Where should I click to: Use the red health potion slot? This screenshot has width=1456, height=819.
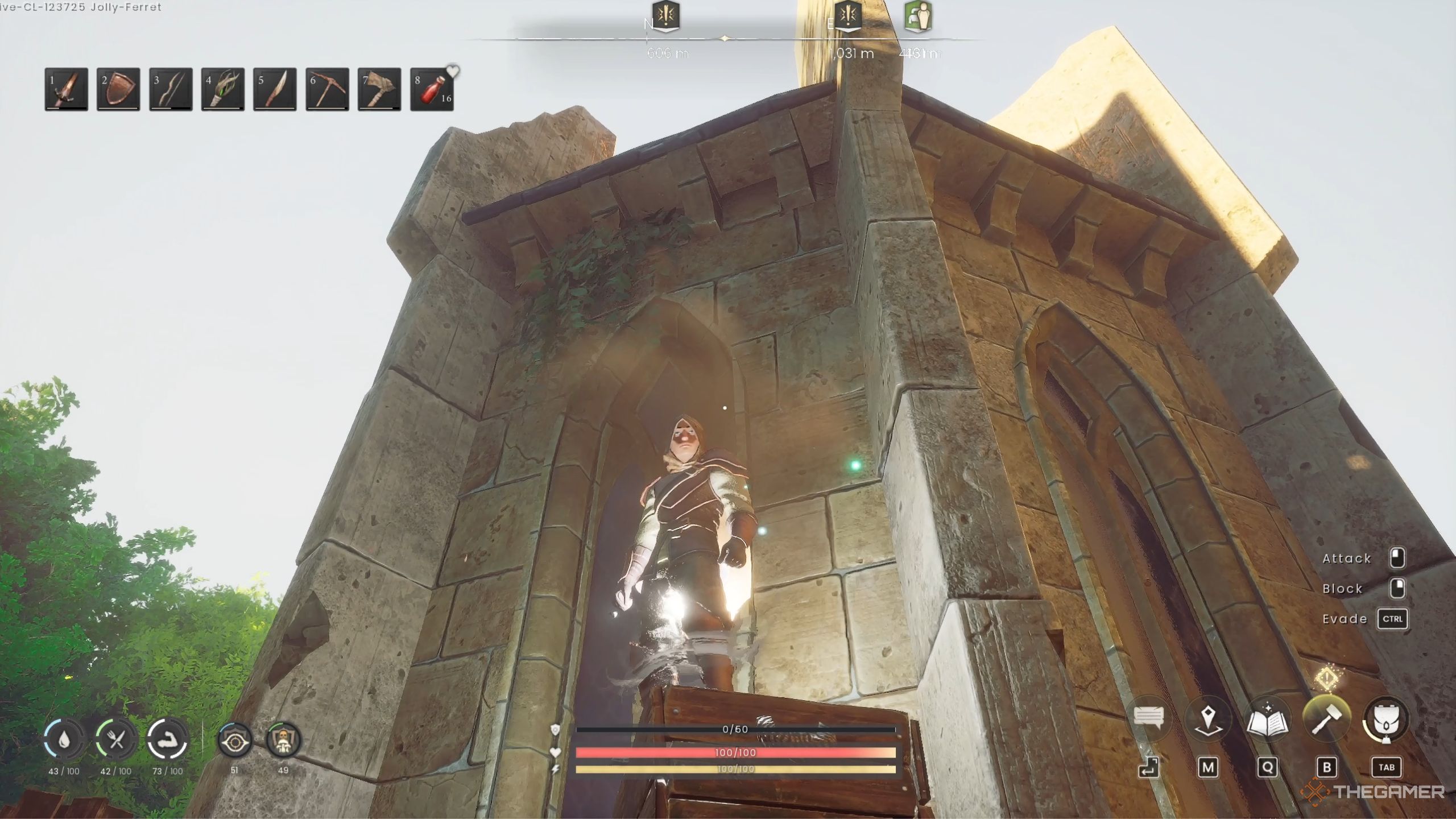[432, 89]
